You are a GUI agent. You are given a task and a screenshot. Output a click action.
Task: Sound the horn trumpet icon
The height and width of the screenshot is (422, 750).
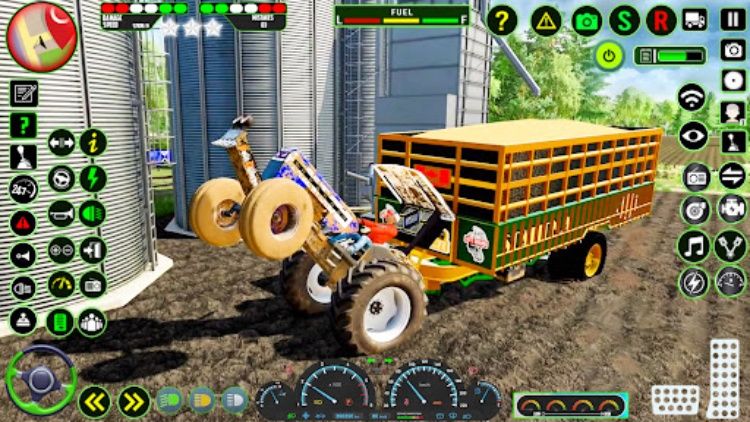pos(62,213)
